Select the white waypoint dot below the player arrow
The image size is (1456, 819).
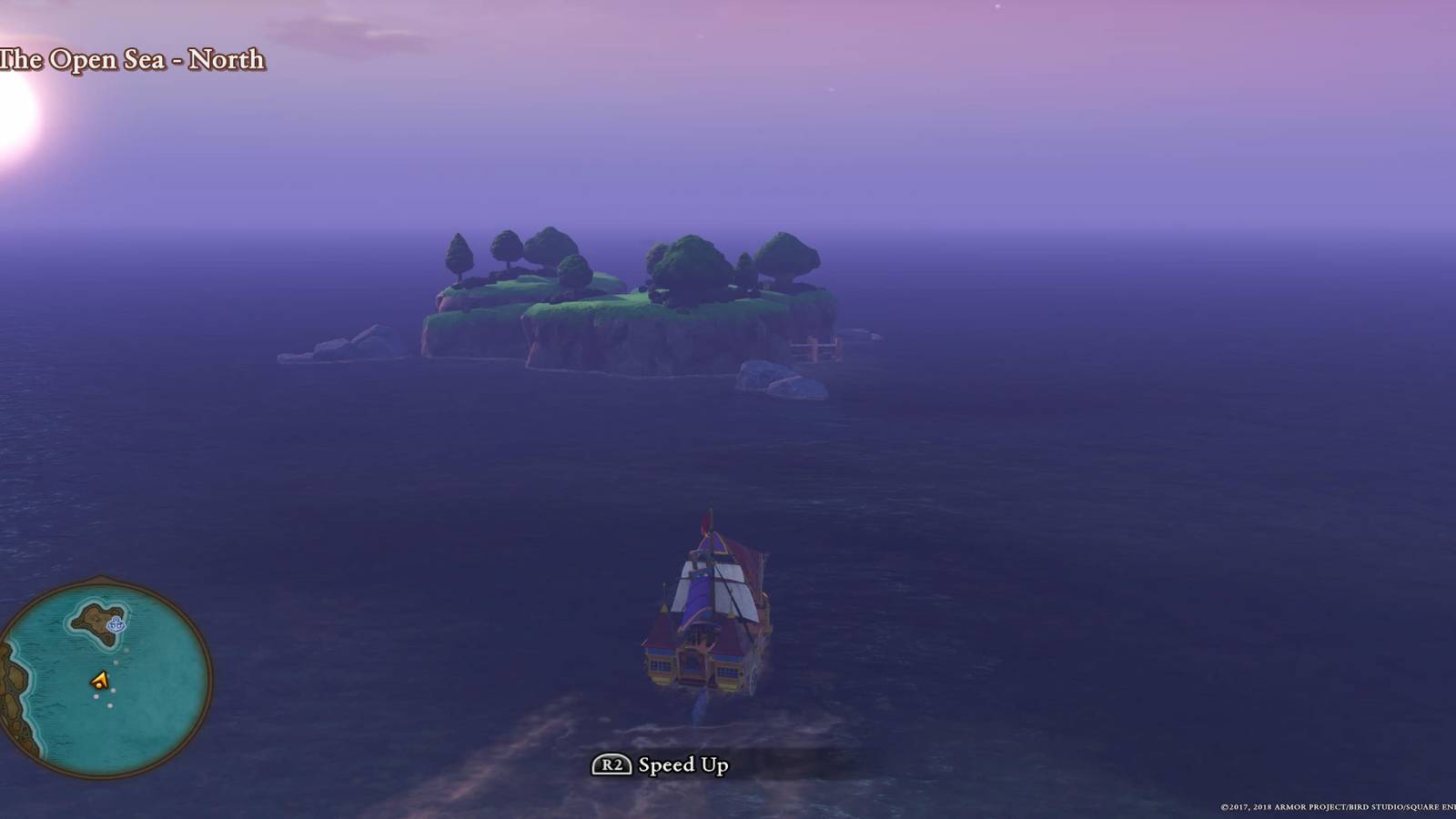point(96,696)
